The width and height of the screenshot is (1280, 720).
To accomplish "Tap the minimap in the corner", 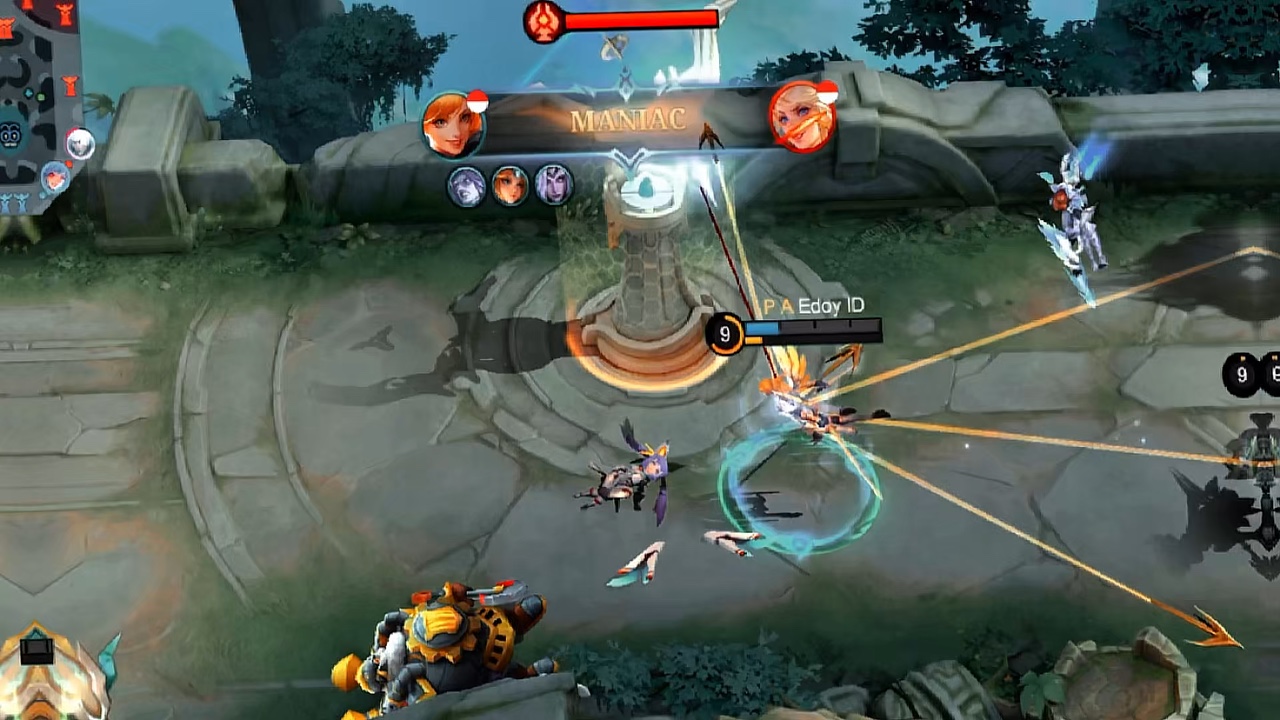I will 38,100.
